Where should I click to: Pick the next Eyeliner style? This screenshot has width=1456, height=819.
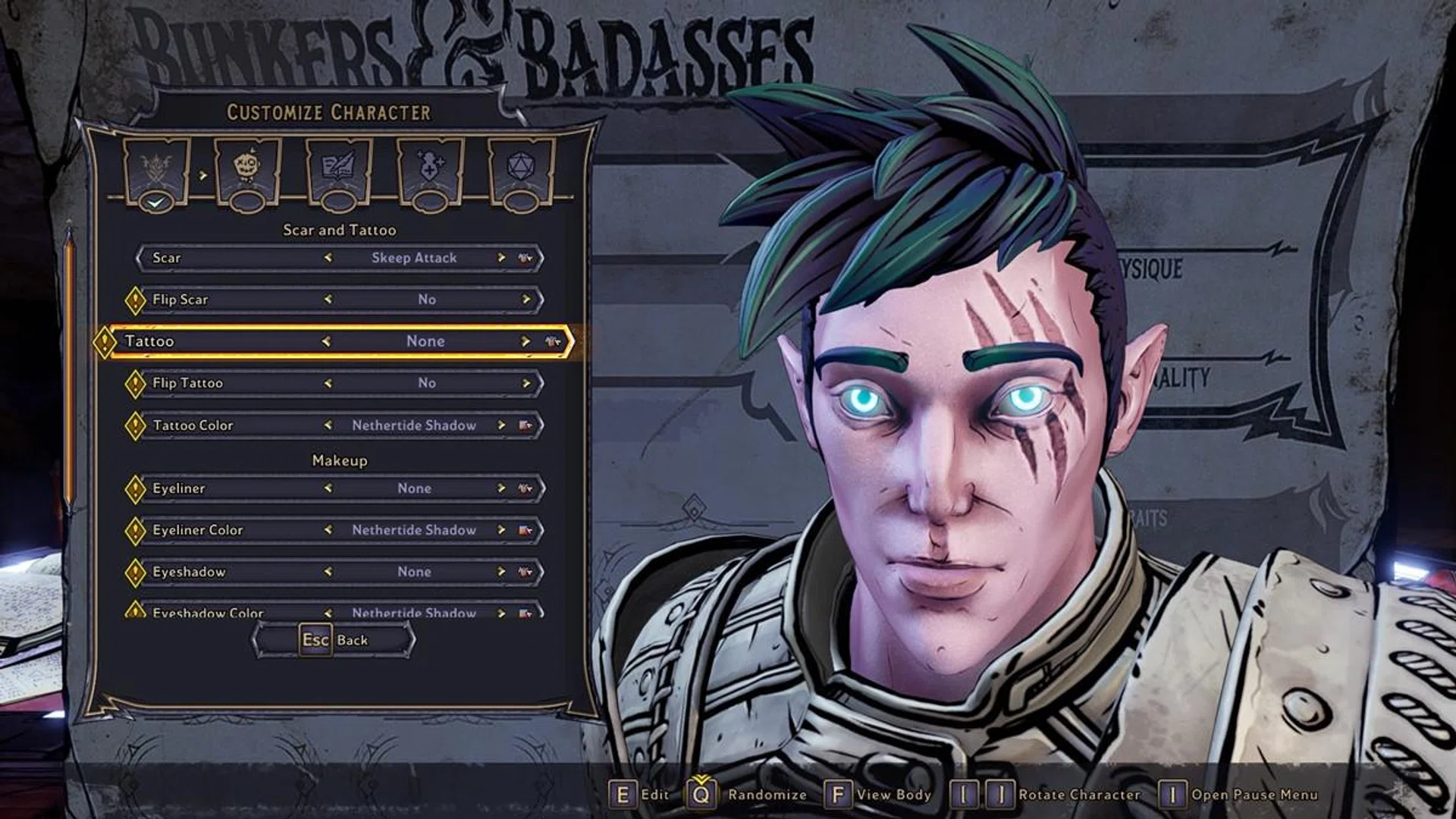coord(501,488)
